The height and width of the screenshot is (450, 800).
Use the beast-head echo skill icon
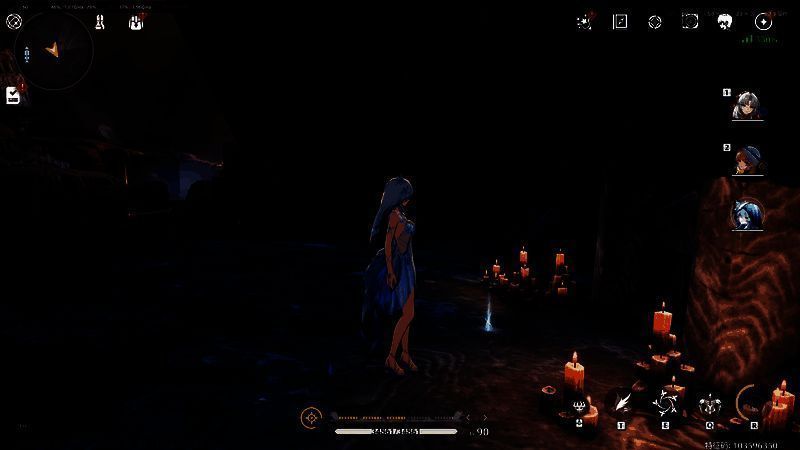point(710,405)
